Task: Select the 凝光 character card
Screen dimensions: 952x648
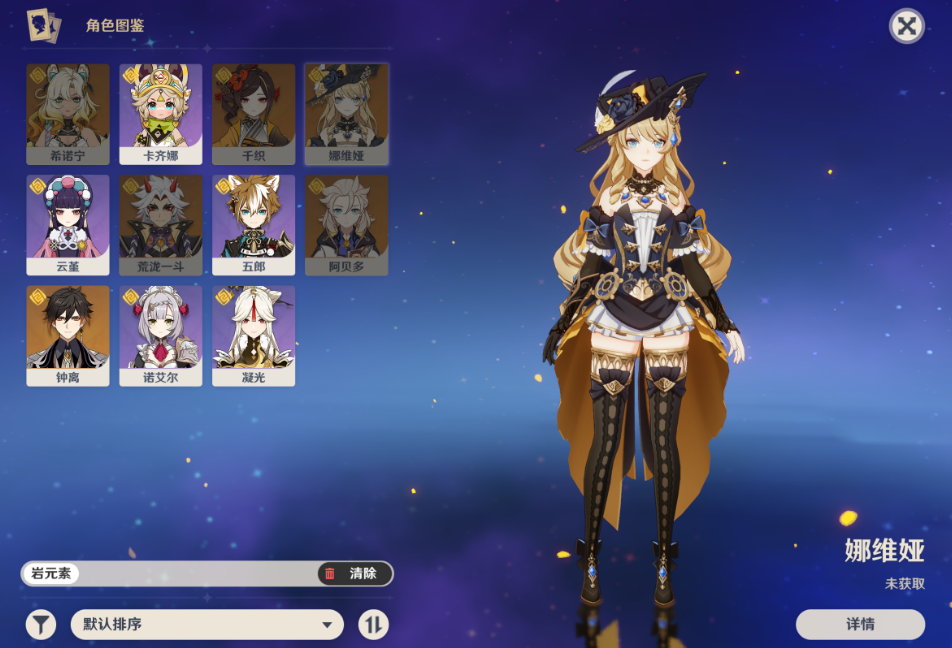Action: (x=253, y=335)
